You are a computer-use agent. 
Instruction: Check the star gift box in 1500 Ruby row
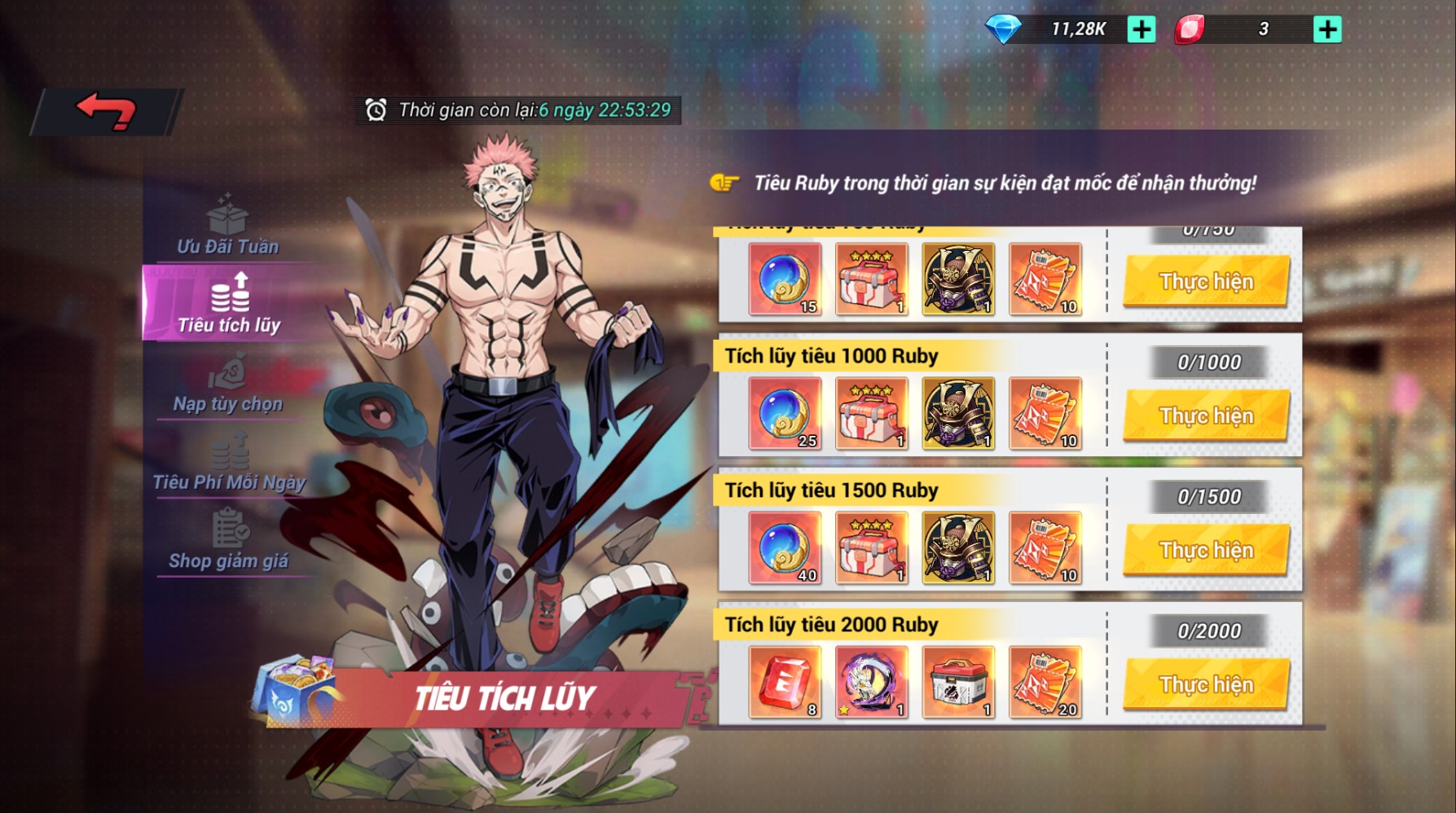pos(871,547)
